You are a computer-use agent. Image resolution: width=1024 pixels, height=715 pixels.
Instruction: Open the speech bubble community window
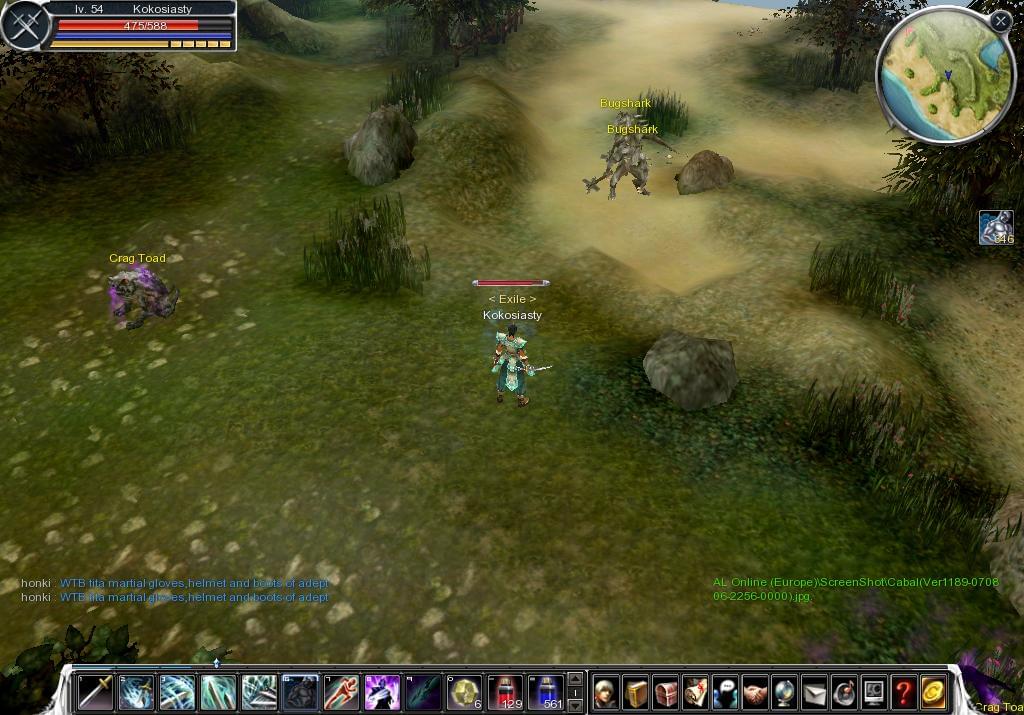pos(725,692)
